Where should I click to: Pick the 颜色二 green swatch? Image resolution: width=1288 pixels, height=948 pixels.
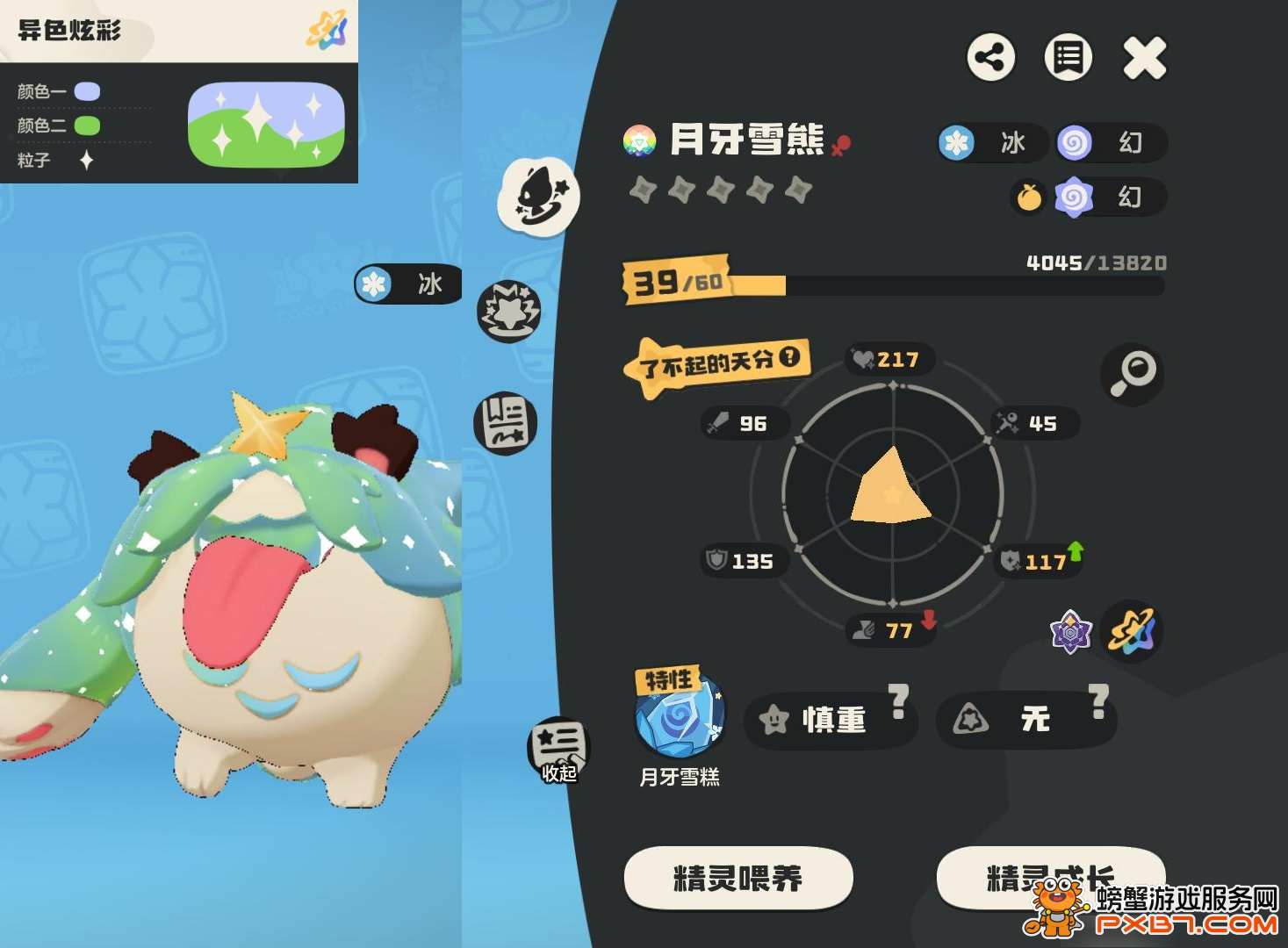[87, 126]
